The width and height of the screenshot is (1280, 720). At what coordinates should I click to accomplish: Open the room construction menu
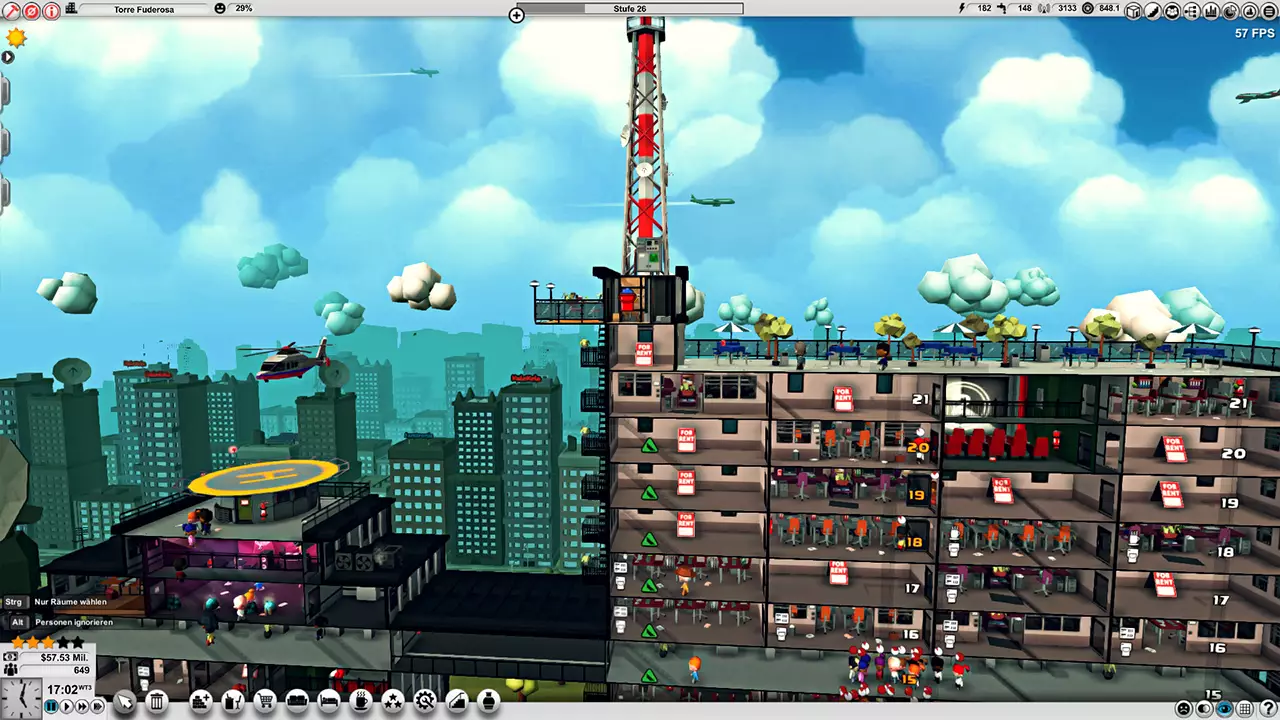200,702
